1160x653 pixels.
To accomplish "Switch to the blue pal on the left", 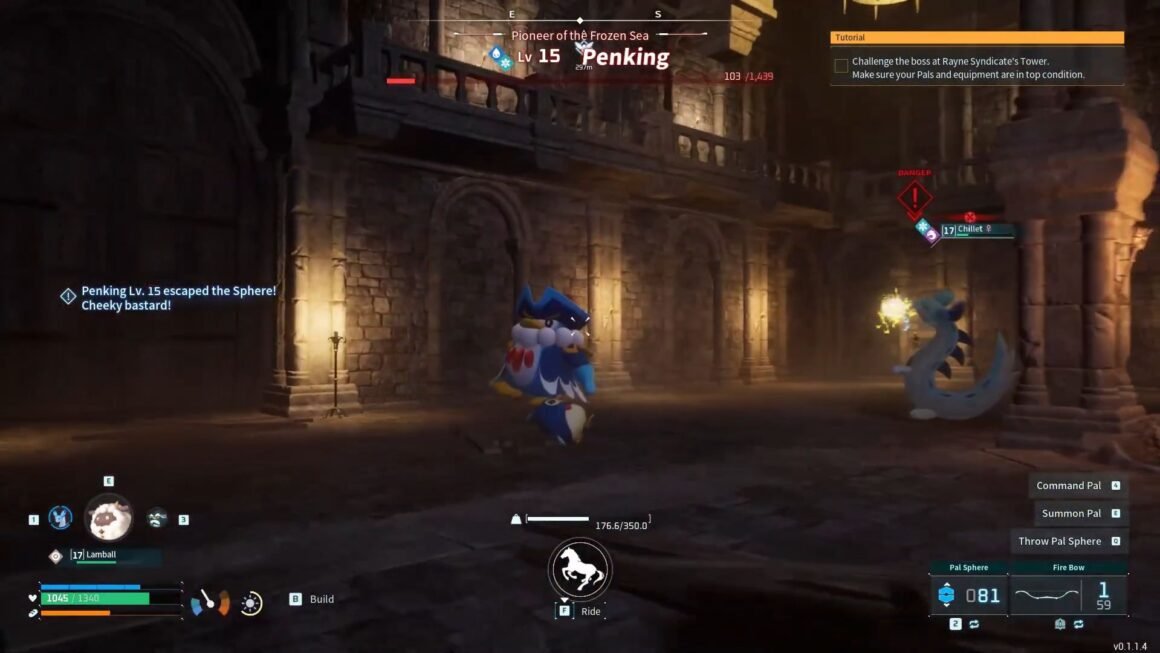I will (60, 518).
